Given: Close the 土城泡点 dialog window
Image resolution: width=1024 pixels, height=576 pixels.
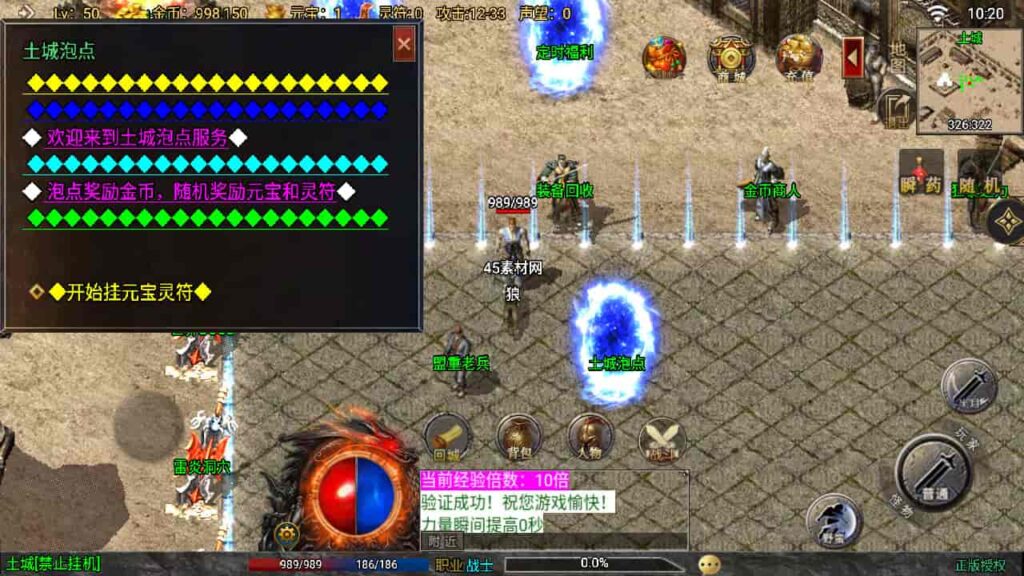Looking at the screenshot, I should tap(404, 45).
